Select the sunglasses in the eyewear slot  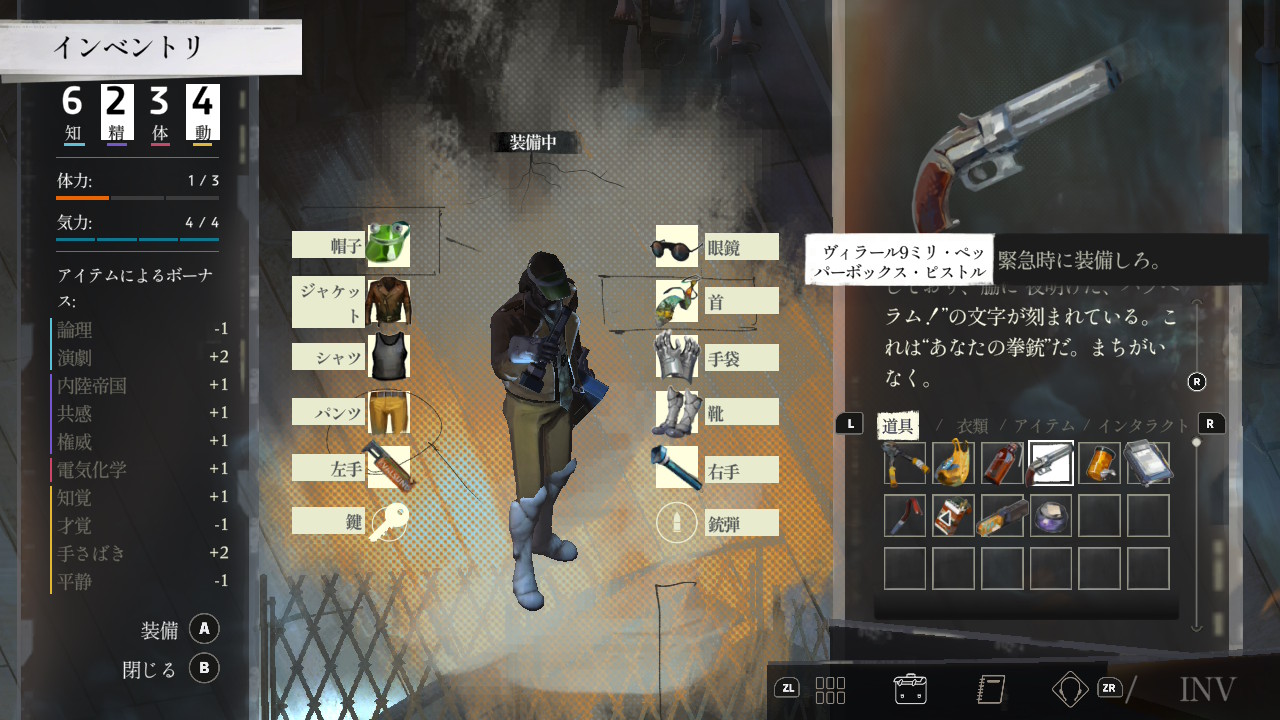click(x=677, y=247)
